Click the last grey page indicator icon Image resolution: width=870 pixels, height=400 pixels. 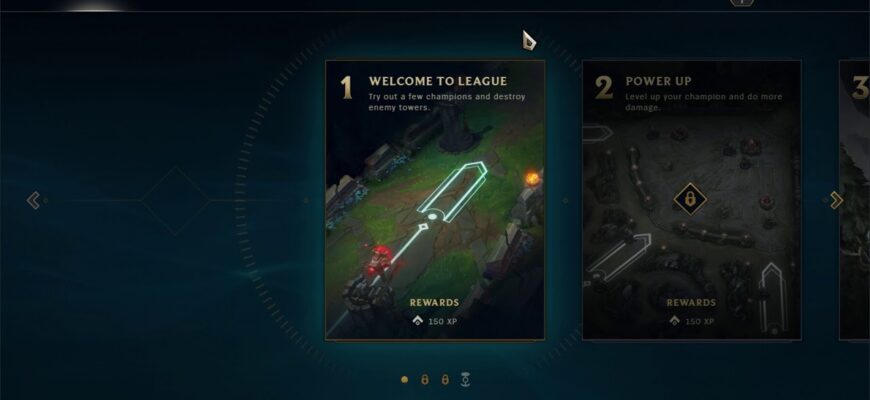click(465, 380)
